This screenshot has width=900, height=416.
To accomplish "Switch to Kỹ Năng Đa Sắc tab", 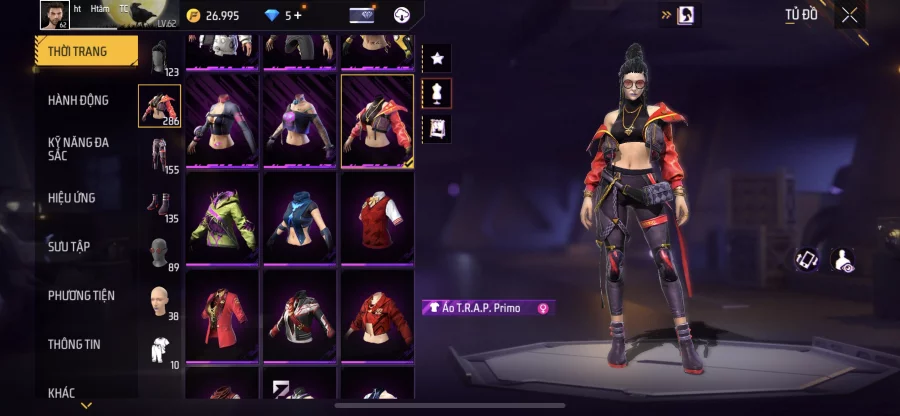I will 78,149.
